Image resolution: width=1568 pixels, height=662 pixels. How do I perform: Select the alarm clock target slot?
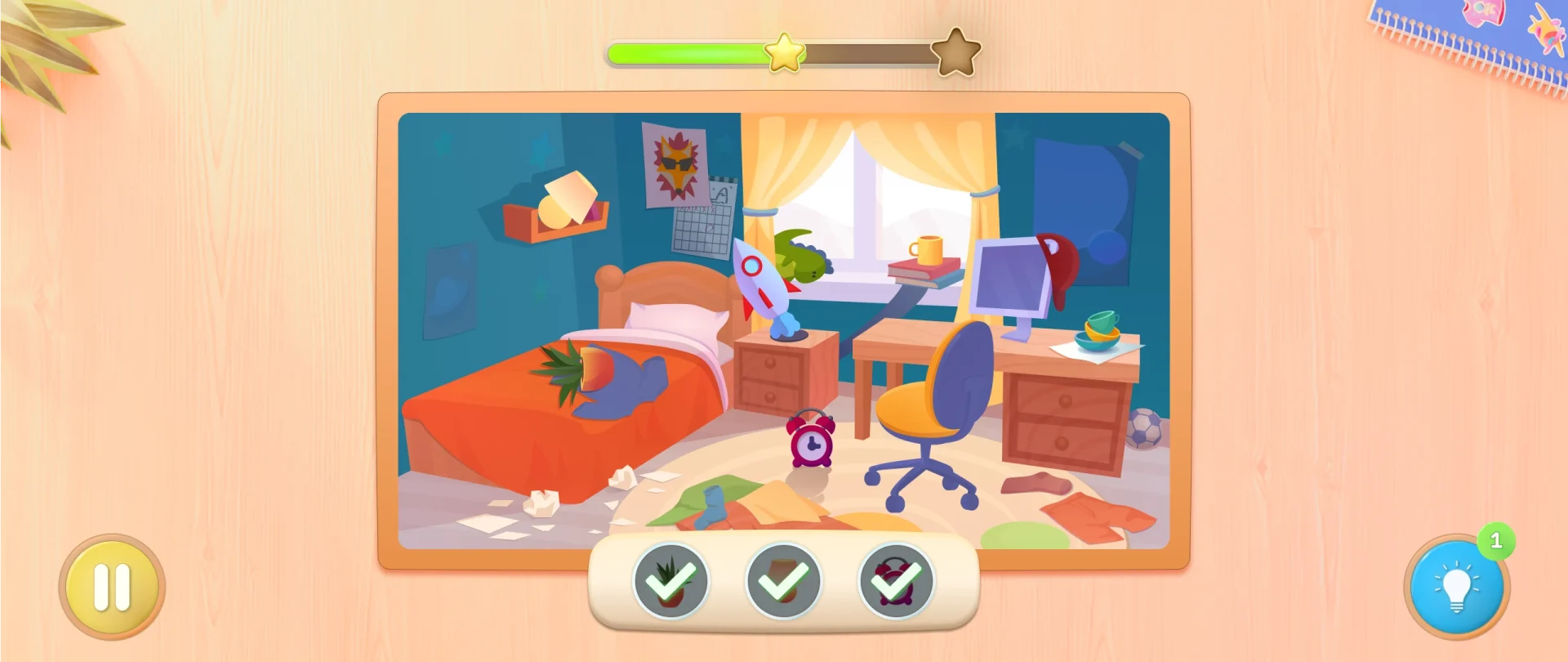pyautogui.click(x=896, y=581)
